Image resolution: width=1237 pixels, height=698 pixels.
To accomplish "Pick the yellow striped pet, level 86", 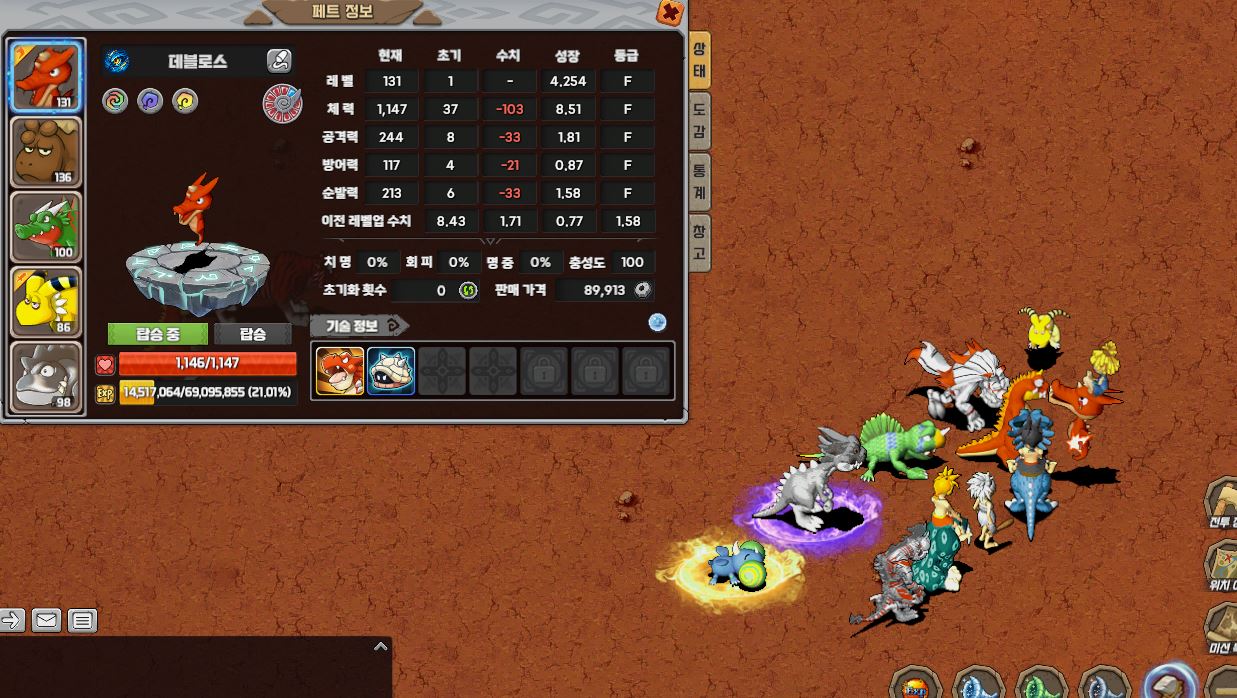I will pyautogui.click(x=45, y=301).
